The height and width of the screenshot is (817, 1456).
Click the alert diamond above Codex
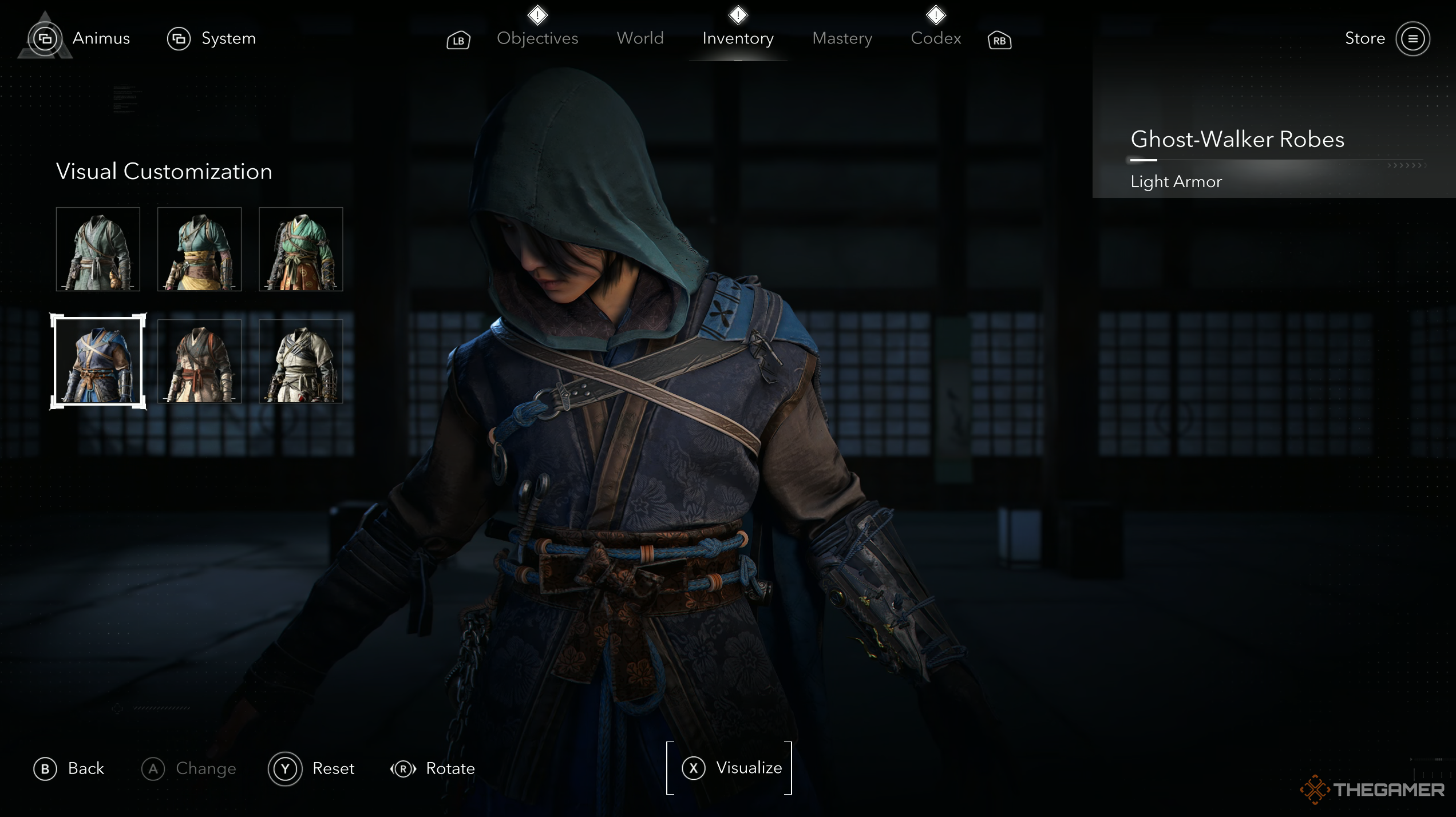(936, 15)
